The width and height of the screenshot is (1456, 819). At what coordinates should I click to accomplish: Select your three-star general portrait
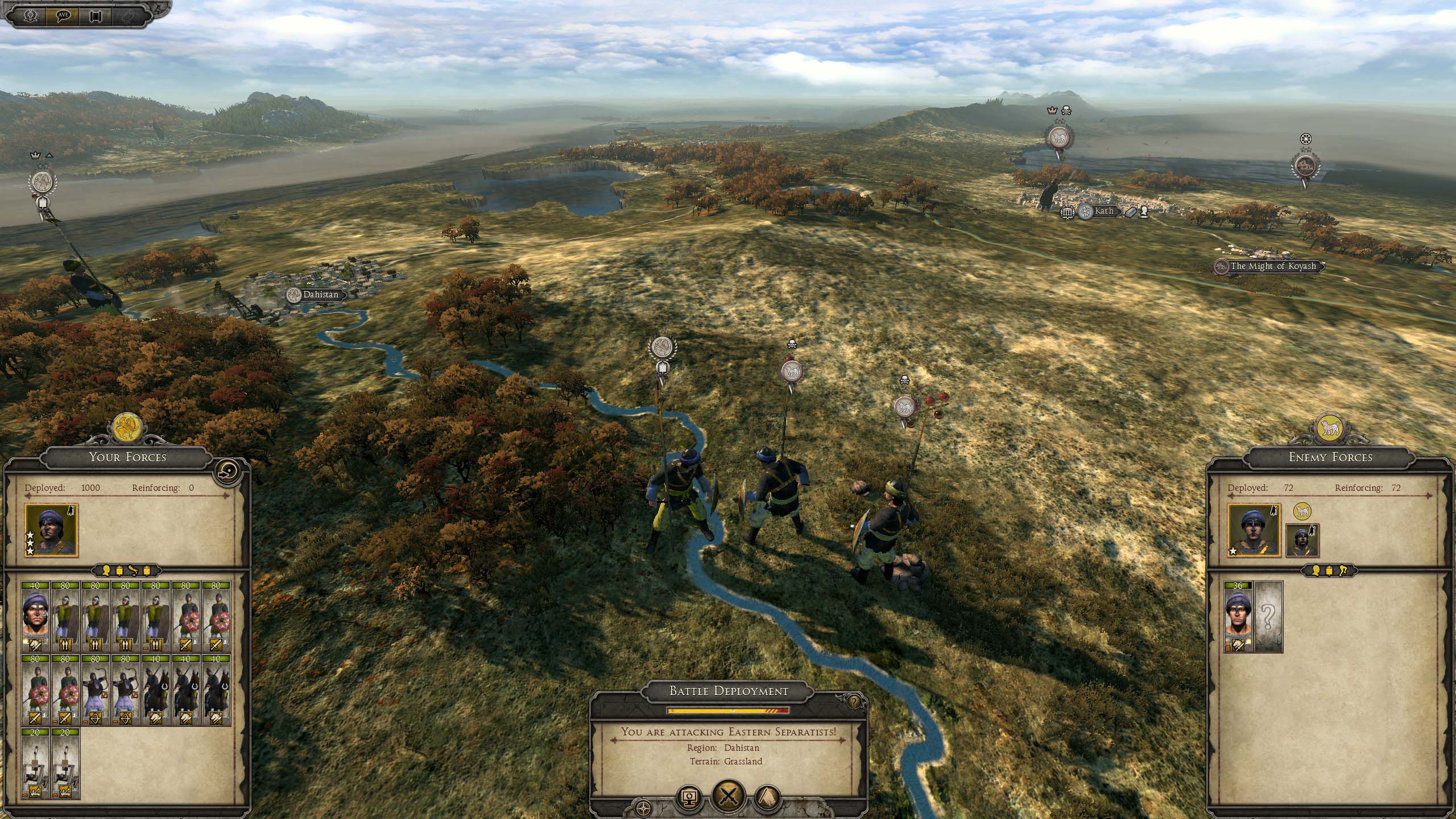(x=51, y=530)
